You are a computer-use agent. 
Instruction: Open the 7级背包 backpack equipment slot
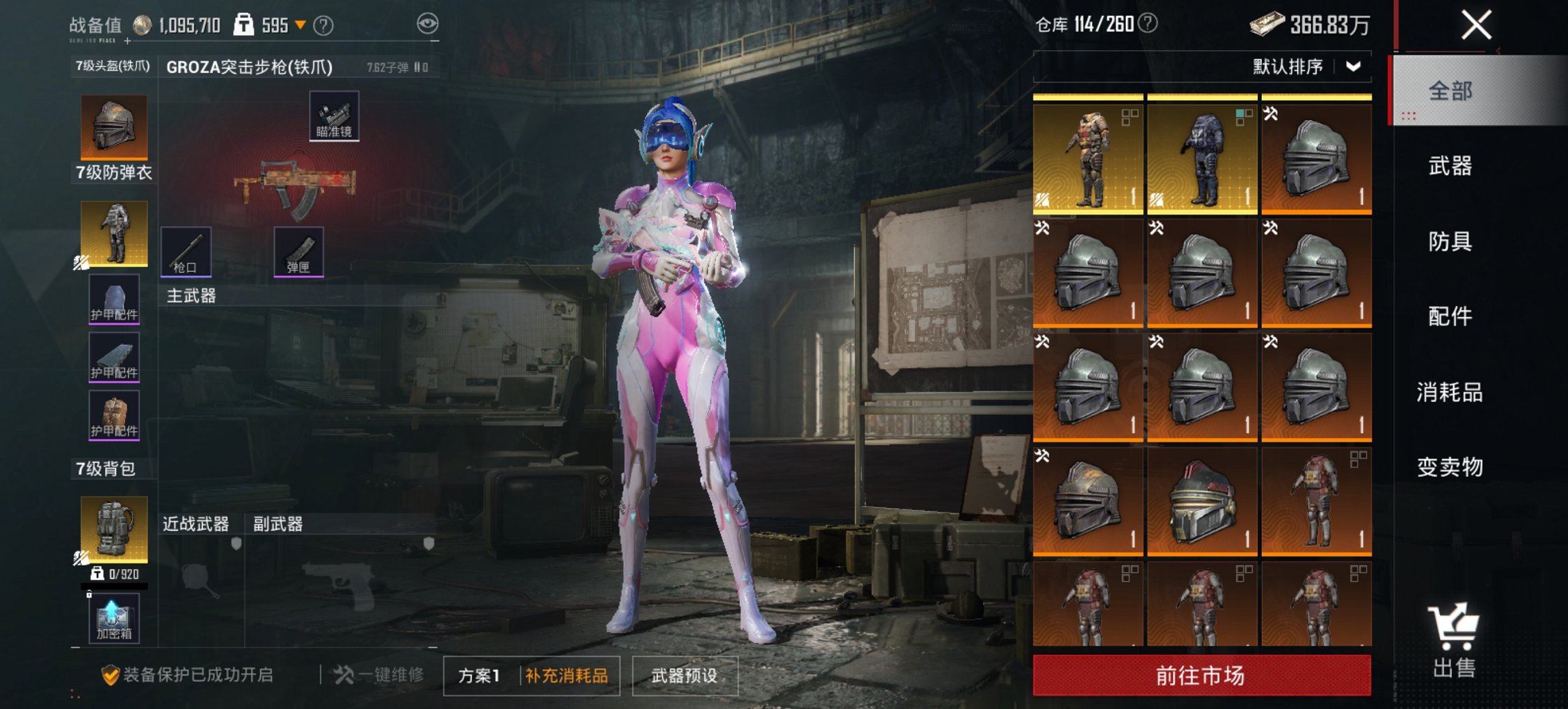pyautogui.click(x=113, y=530)
